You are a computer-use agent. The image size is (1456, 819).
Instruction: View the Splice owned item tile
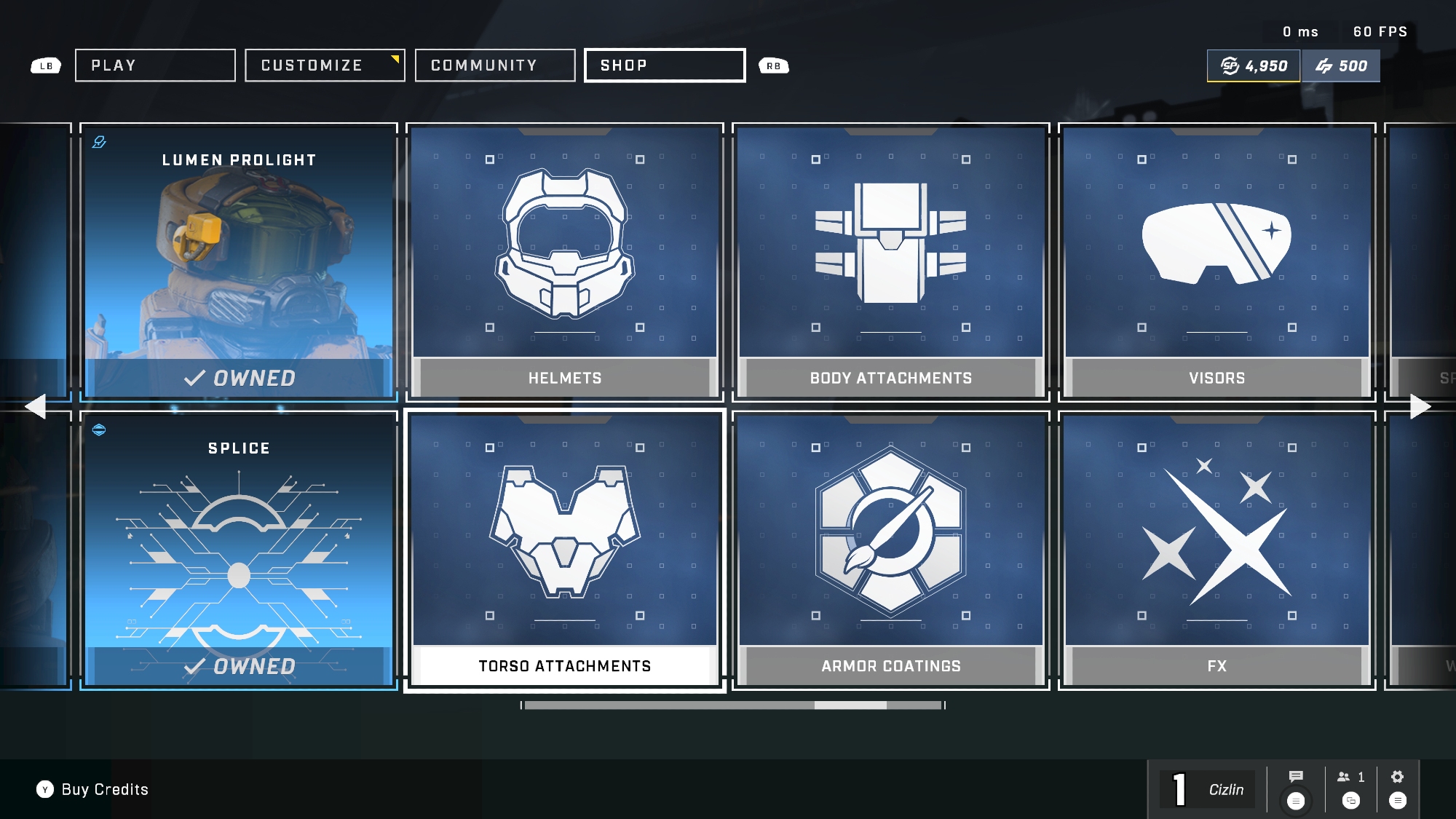[239, 550]
